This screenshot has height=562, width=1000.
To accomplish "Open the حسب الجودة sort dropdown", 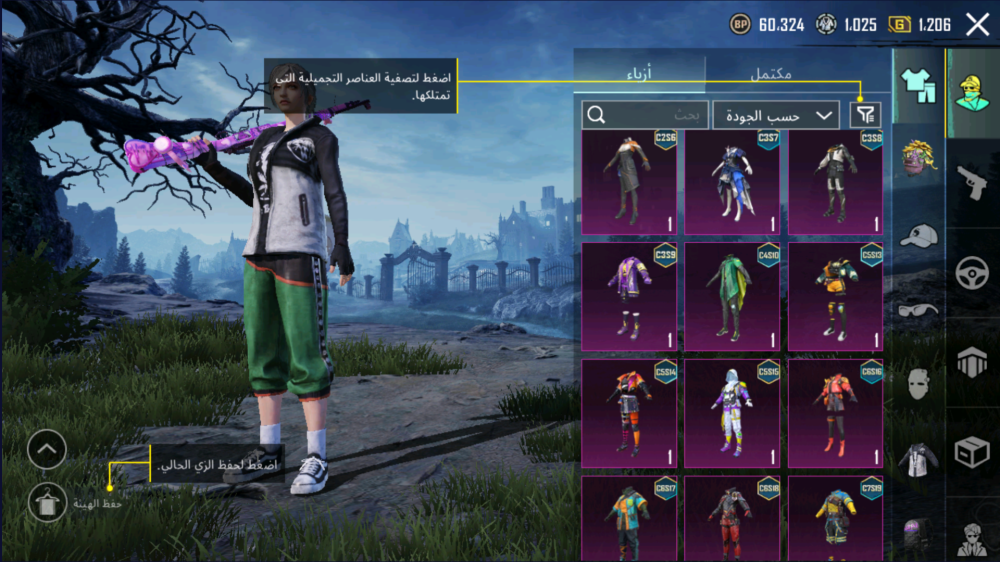I will 776,115.
